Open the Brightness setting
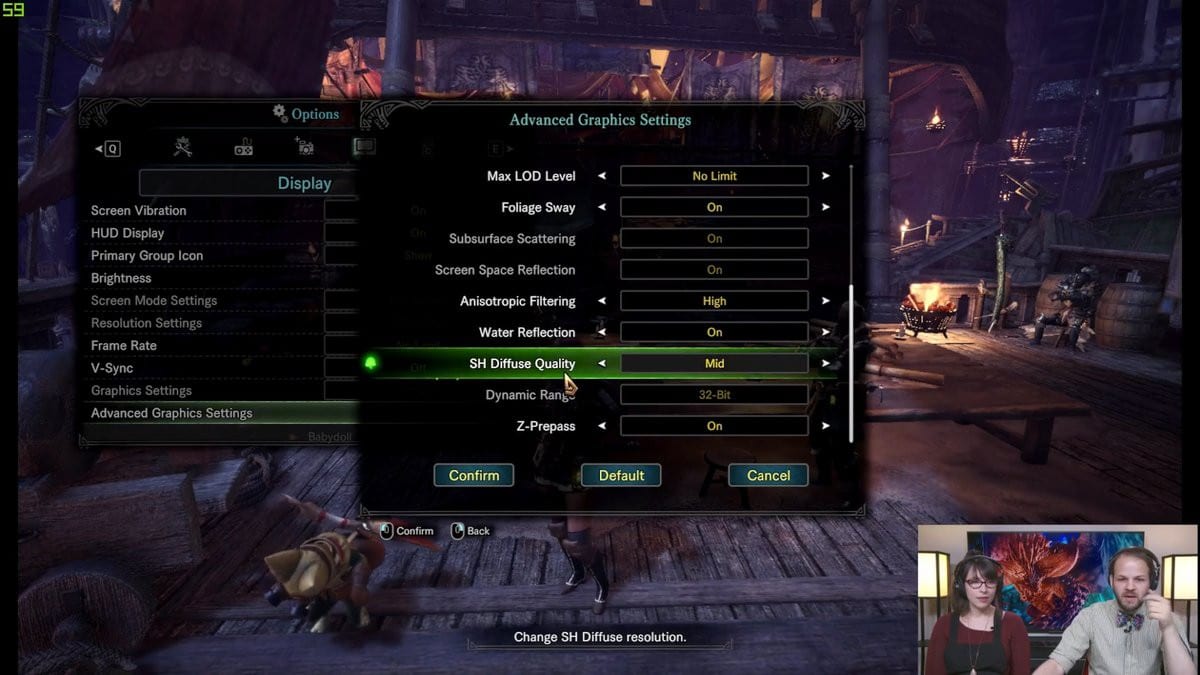 pos(121,278)
